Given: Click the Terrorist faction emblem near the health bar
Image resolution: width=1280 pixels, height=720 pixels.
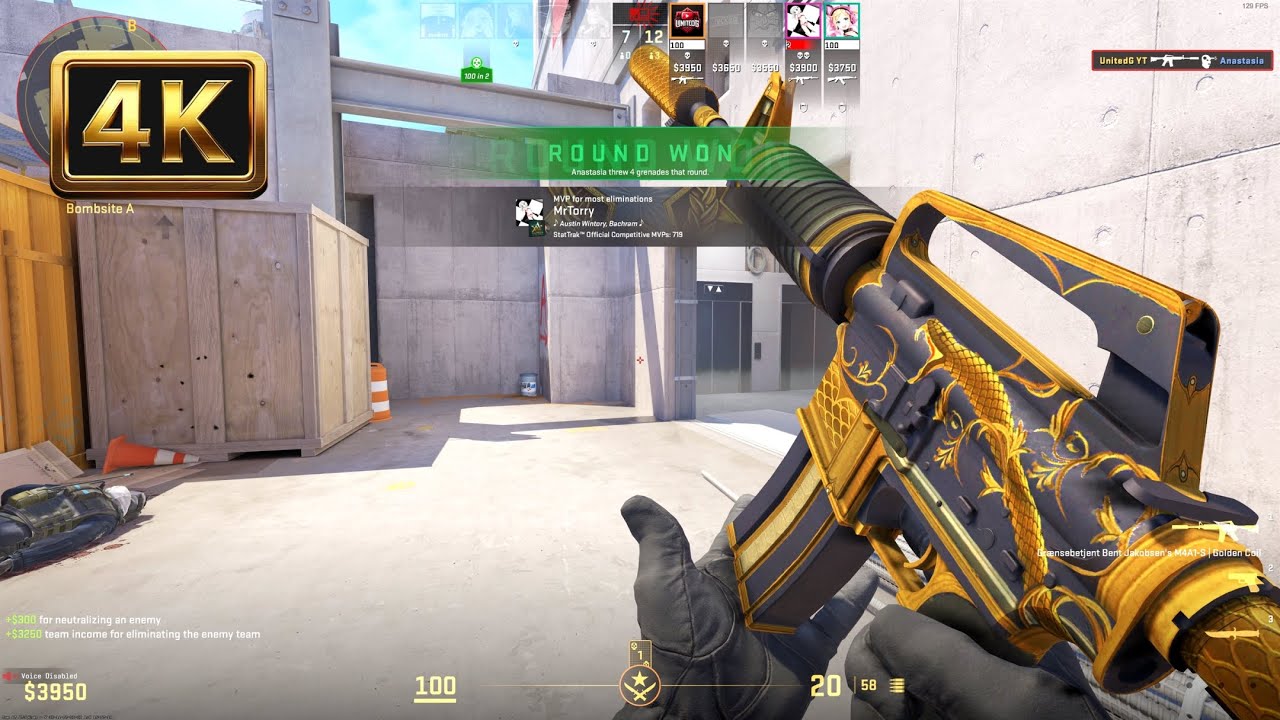Looking at the screenshot, I should tap(640, 685).
